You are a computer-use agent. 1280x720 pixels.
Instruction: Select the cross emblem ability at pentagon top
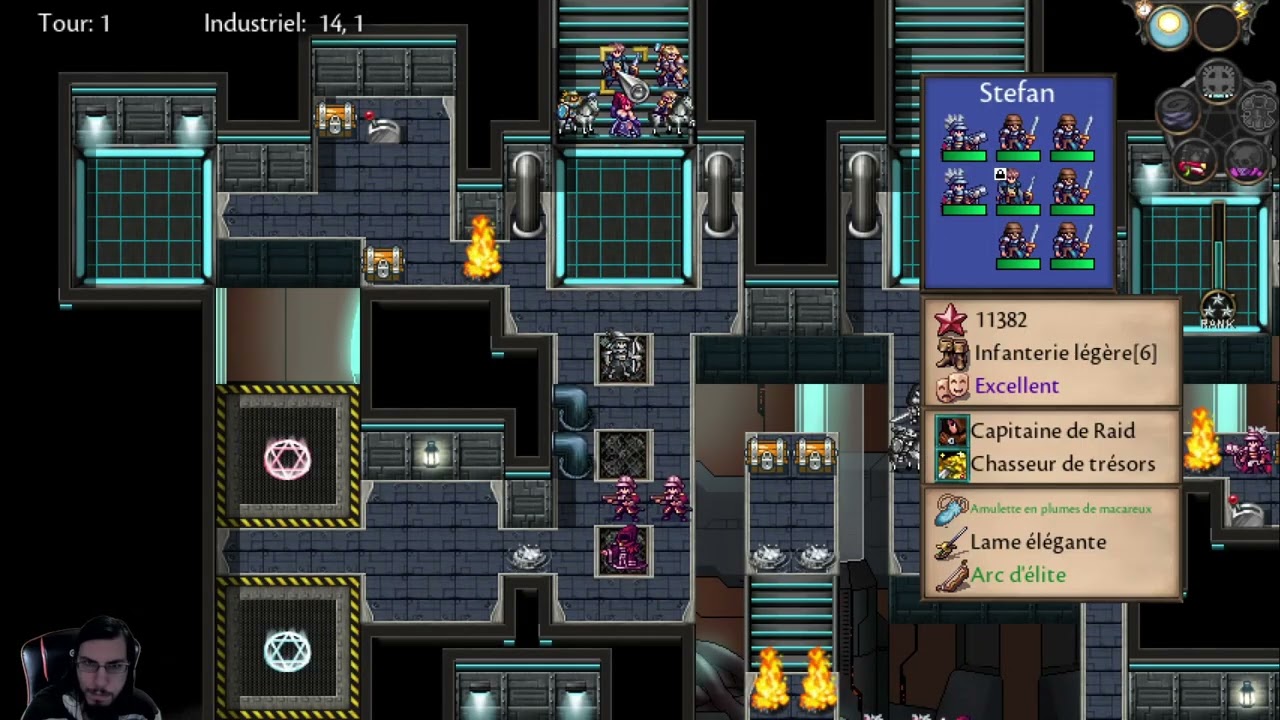[x=1218, y=79]
